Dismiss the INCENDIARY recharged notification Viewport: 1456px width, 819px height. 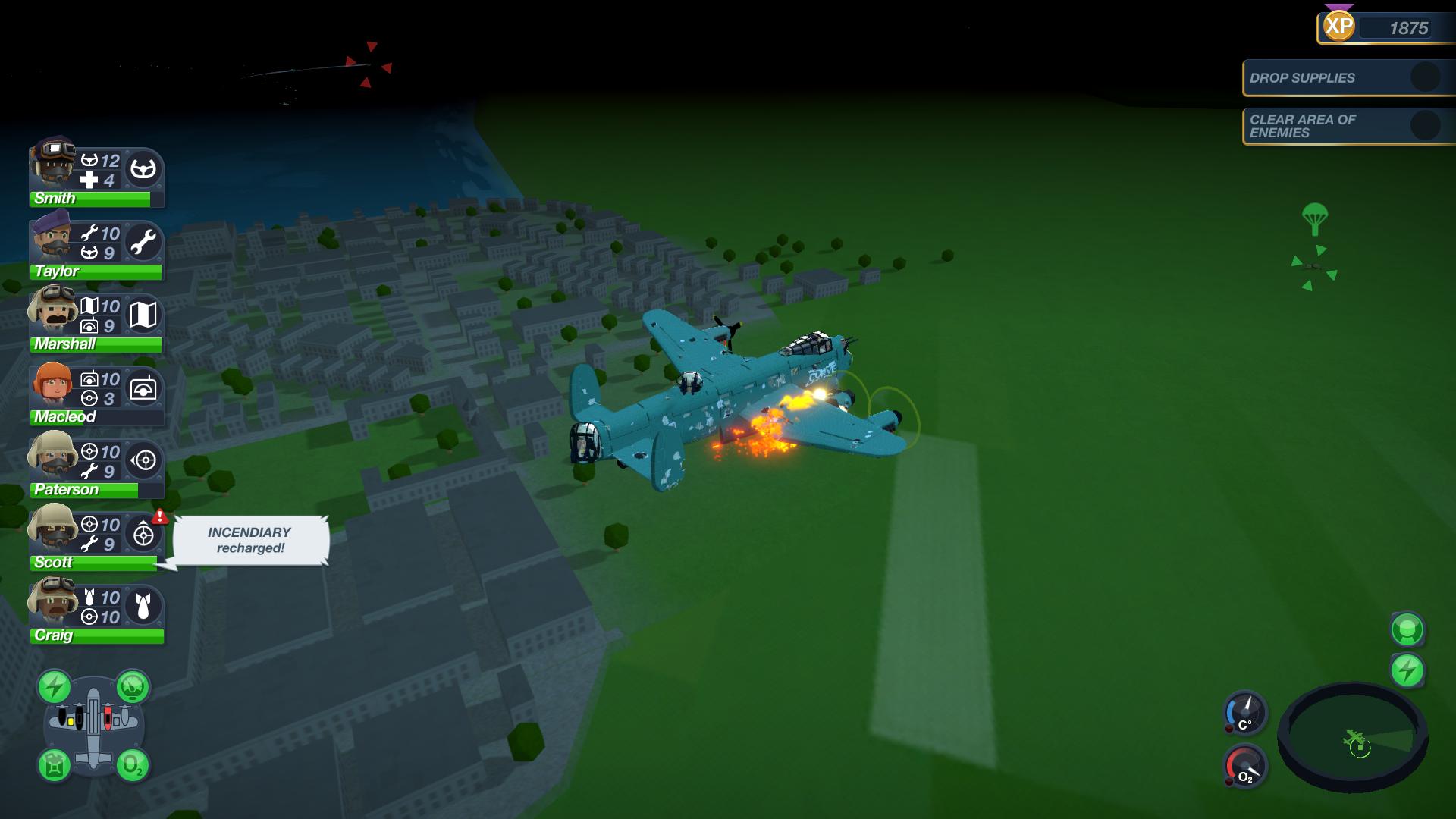[250, 540]
